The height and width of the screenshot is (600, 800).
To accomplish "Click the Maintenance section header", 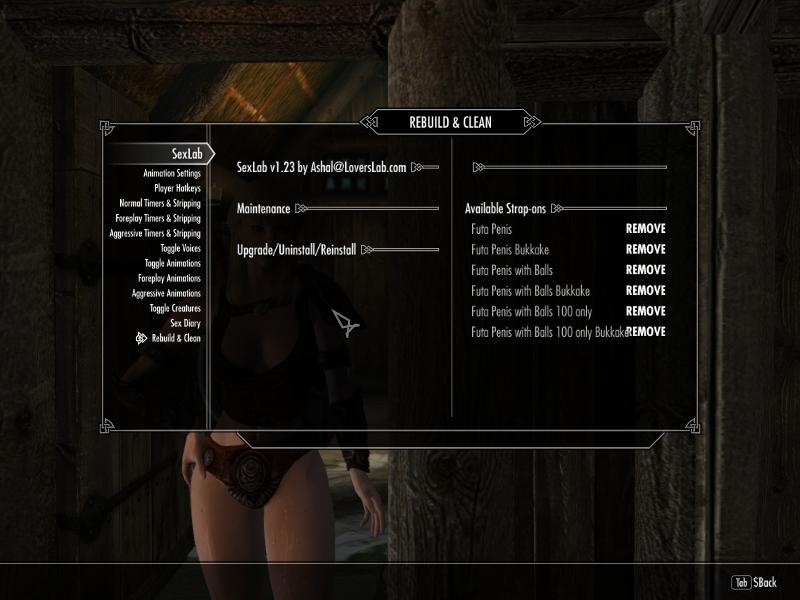I will (264, 209).
